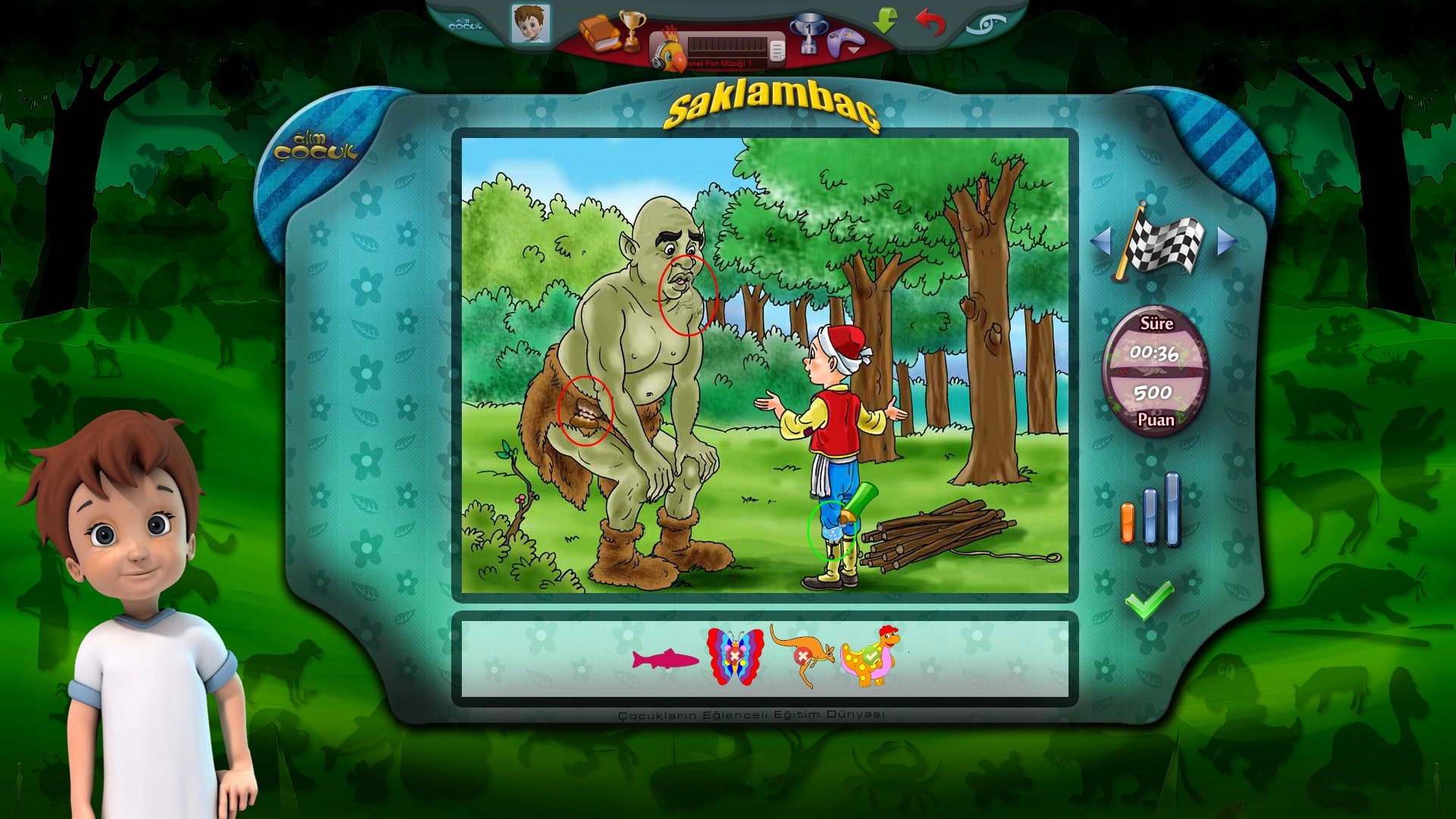Screen dimensions: 1456x819
Task: Confirm with the green checkmark button
Action: pos(1149,600)
